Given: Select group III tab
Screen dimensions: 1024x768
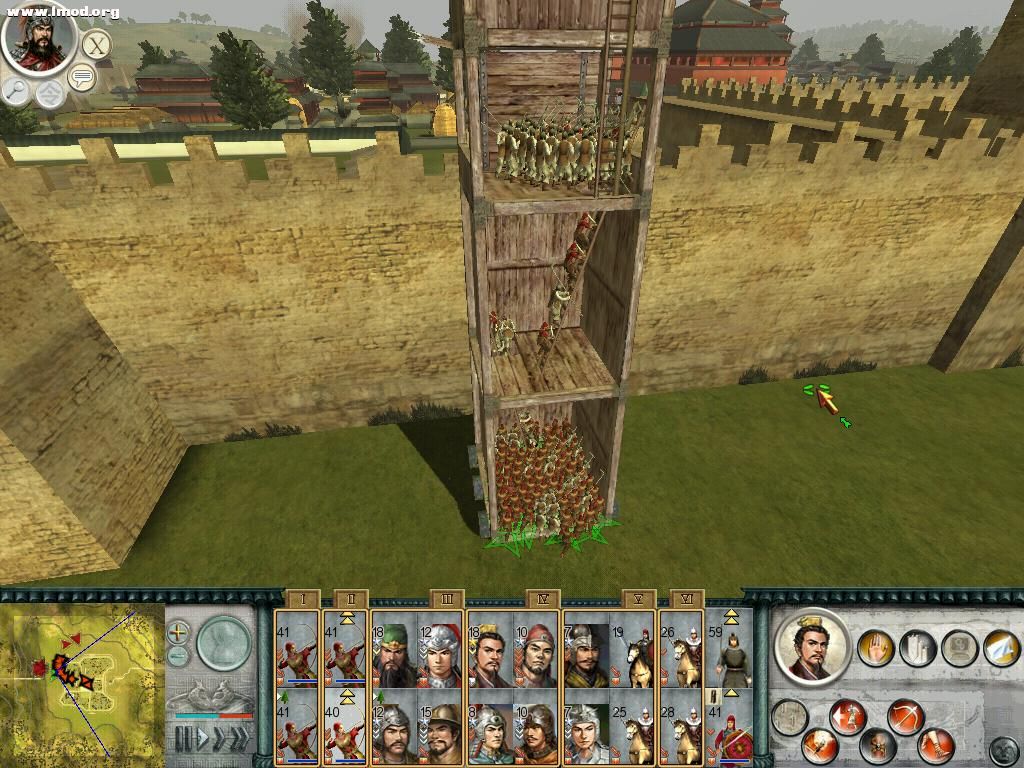Looking at the screenshot, I should pos(447,600).
